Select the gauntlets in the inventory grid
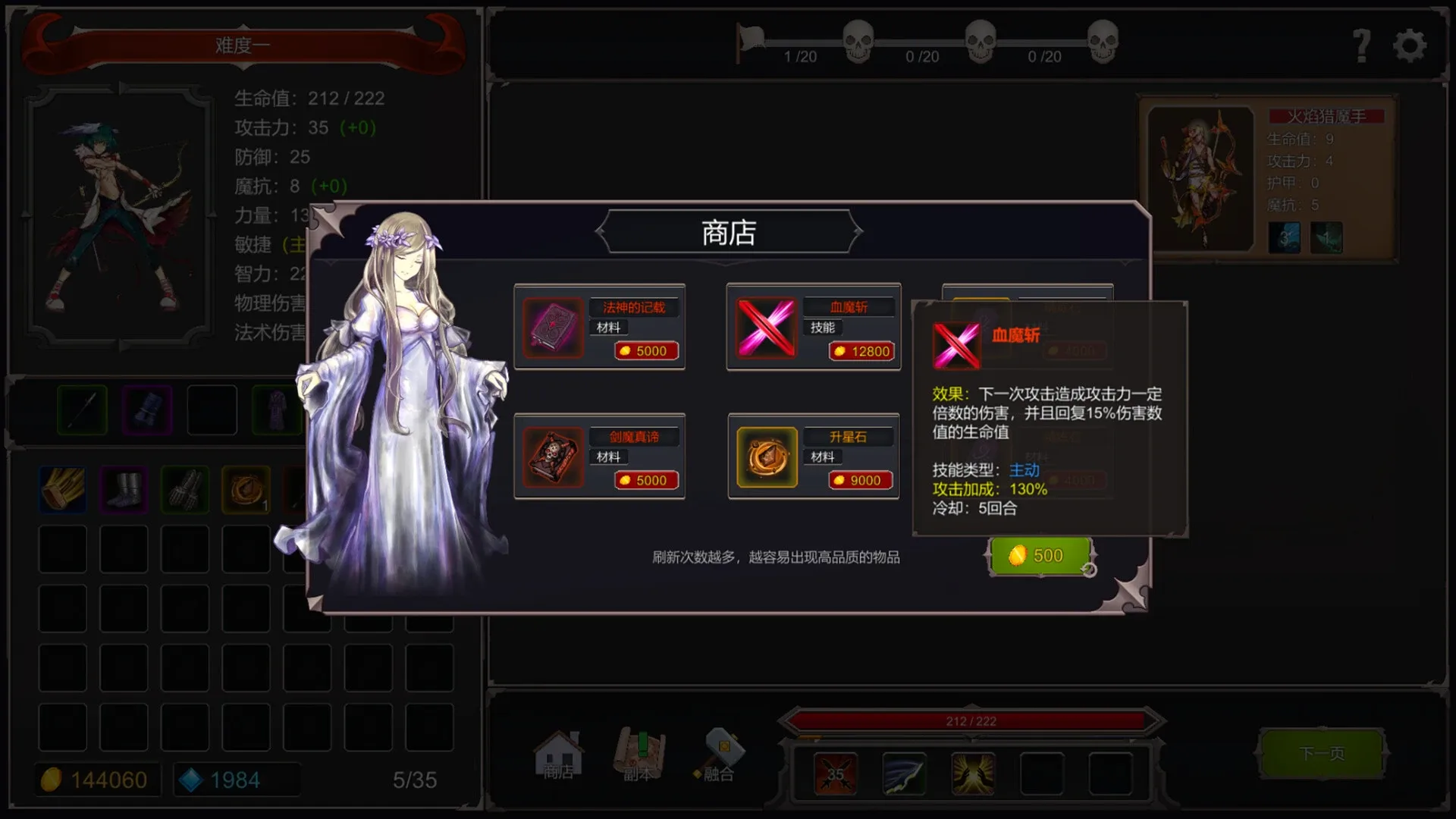Image resolution: width=1456 pixels, height=819 pixels. [x=184, y=489]
